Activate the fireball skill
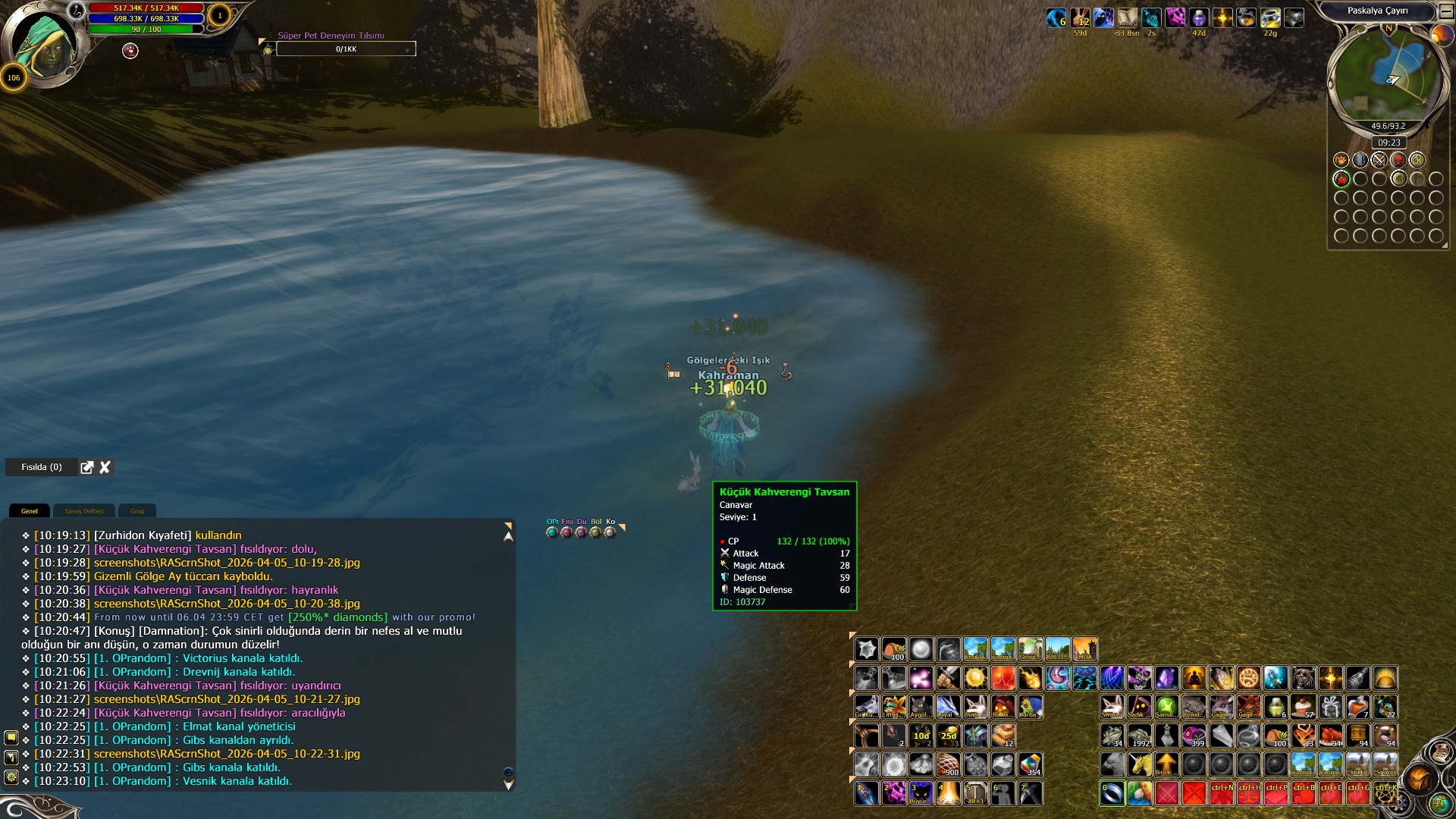The image size is (1456, 819). click(x=1030, y=678)
